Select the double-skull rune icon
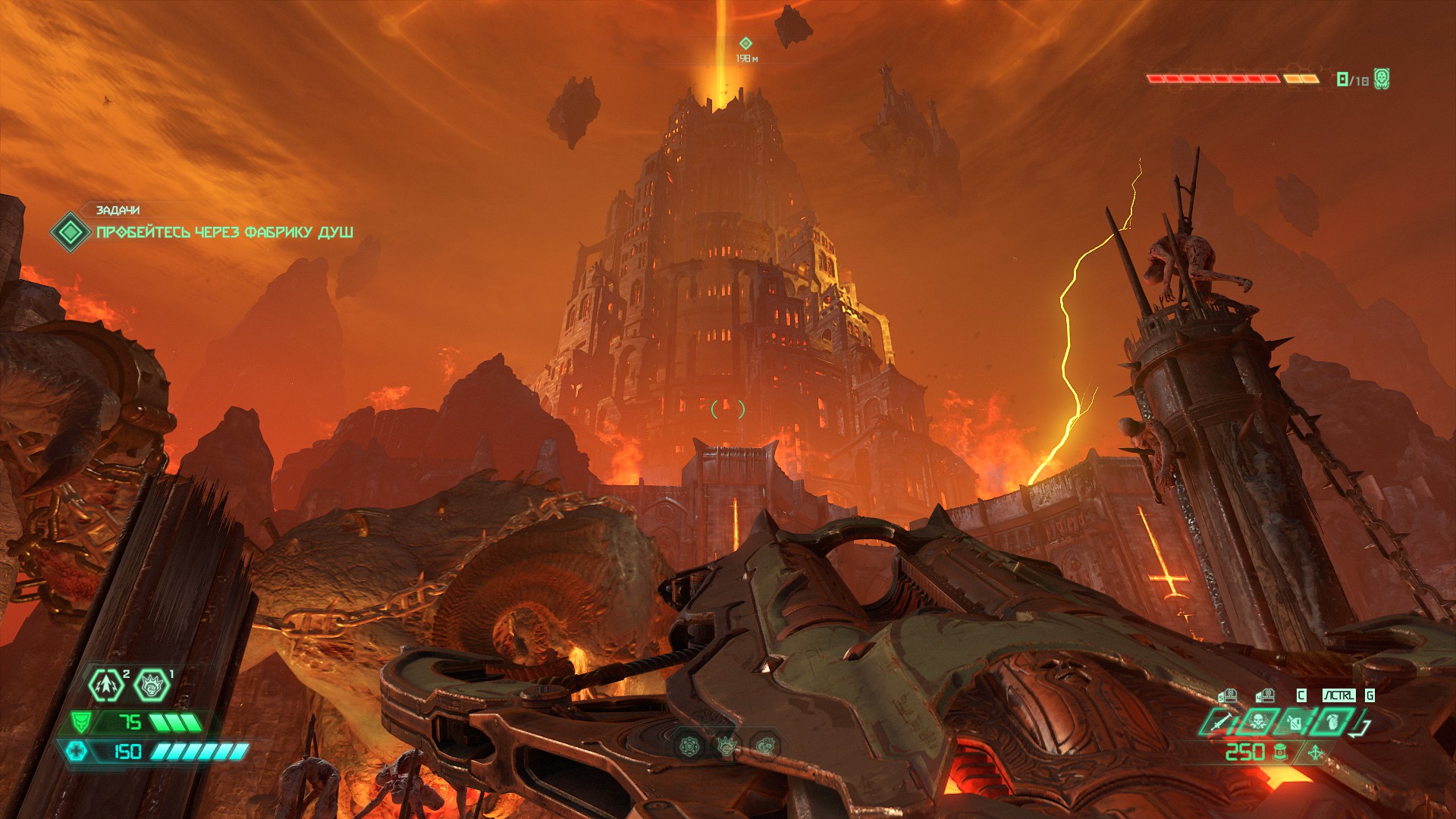This screenshot has width=1456, height=819. [x=765, y=747]
